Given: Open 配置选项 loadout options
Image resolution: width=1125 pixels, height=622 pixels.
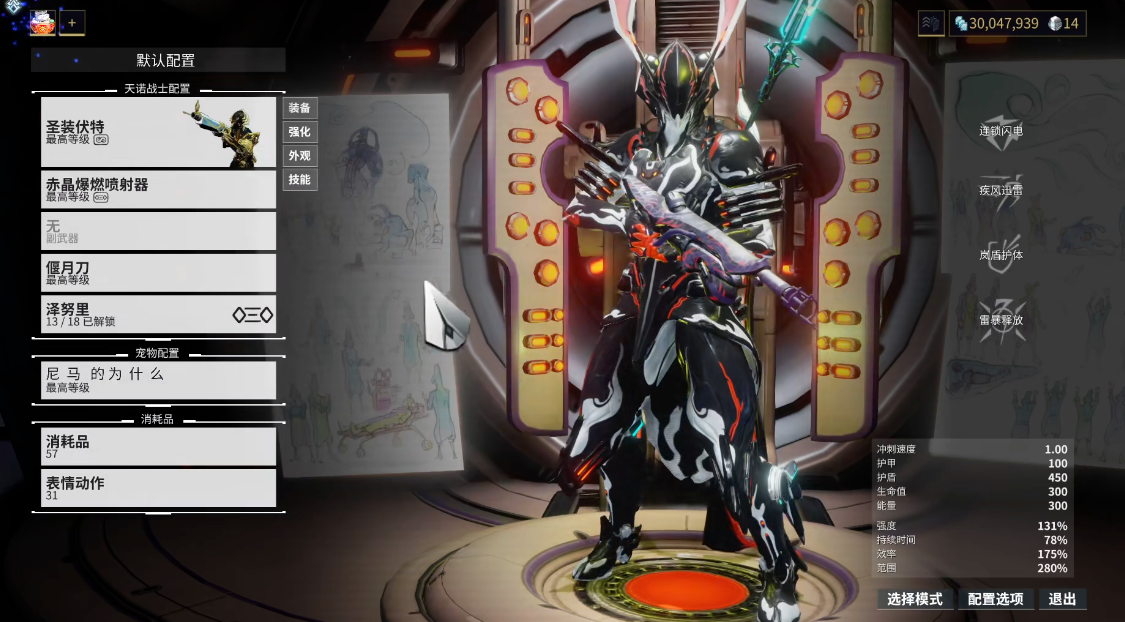Looking at the screenshot, I should point(995,599).
